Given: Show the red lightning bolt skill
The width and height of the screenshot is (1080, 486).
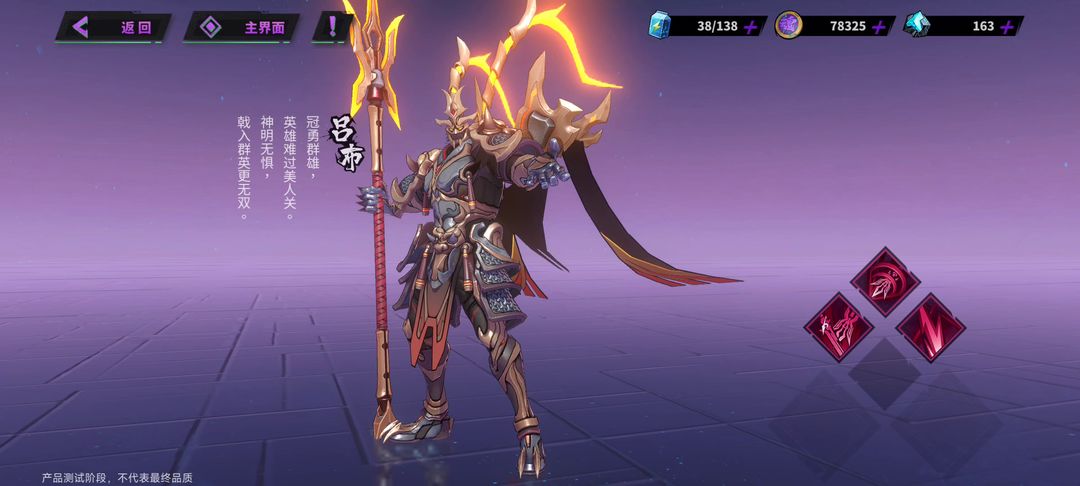Looking at the screenshot, I should tap(930, 326).
